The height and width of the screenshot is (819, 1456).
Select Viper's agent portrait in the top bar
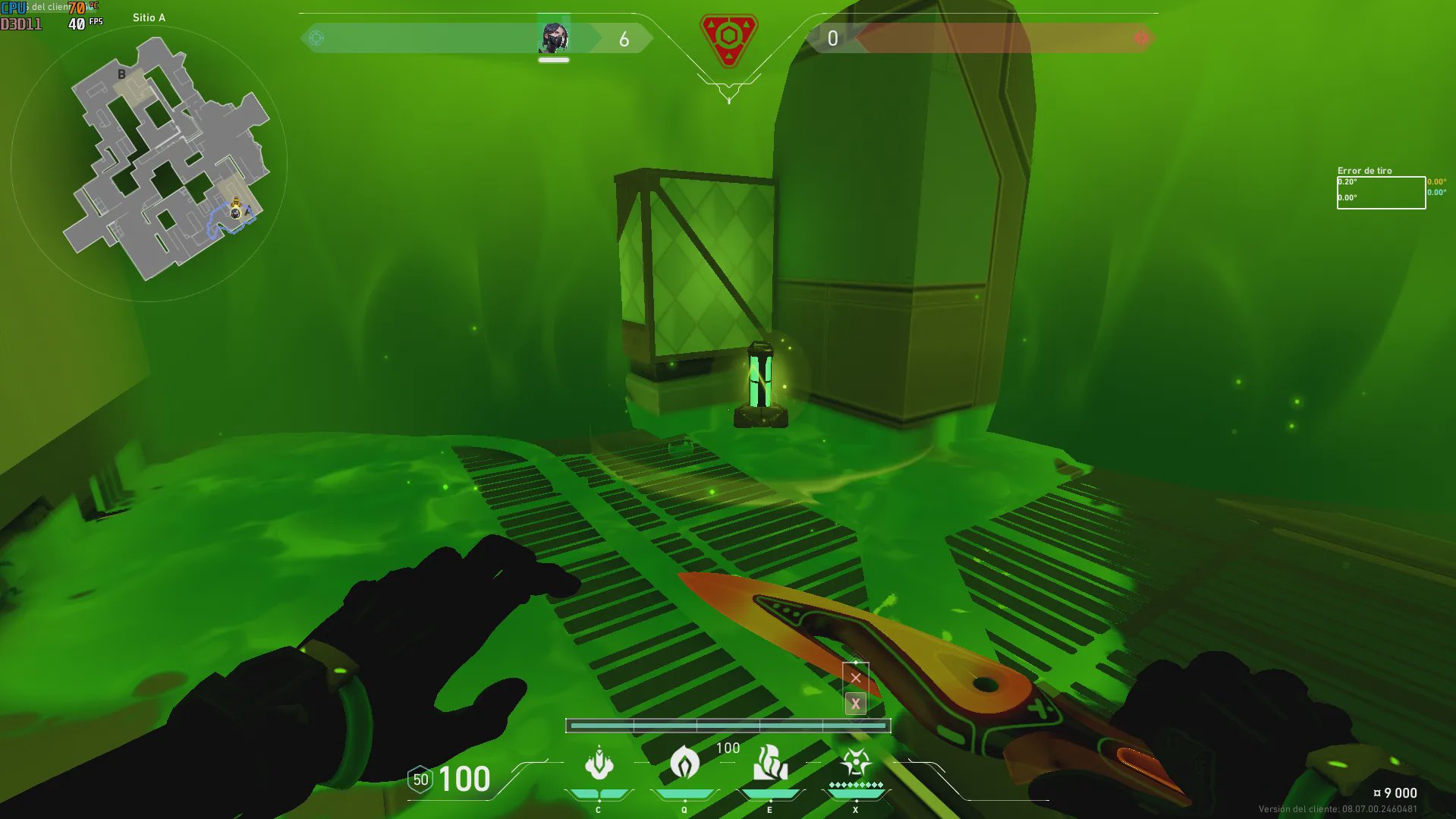click(554, 38)
